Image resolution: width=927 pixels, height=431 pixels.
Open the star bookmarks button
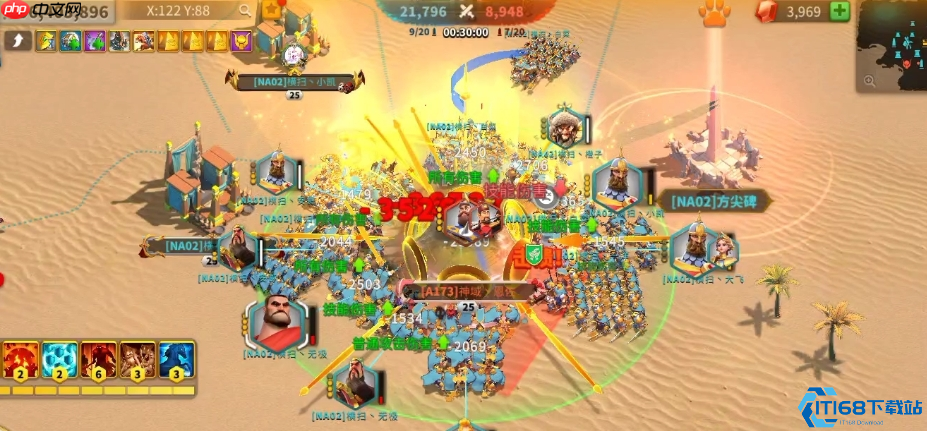coord(271,10)
